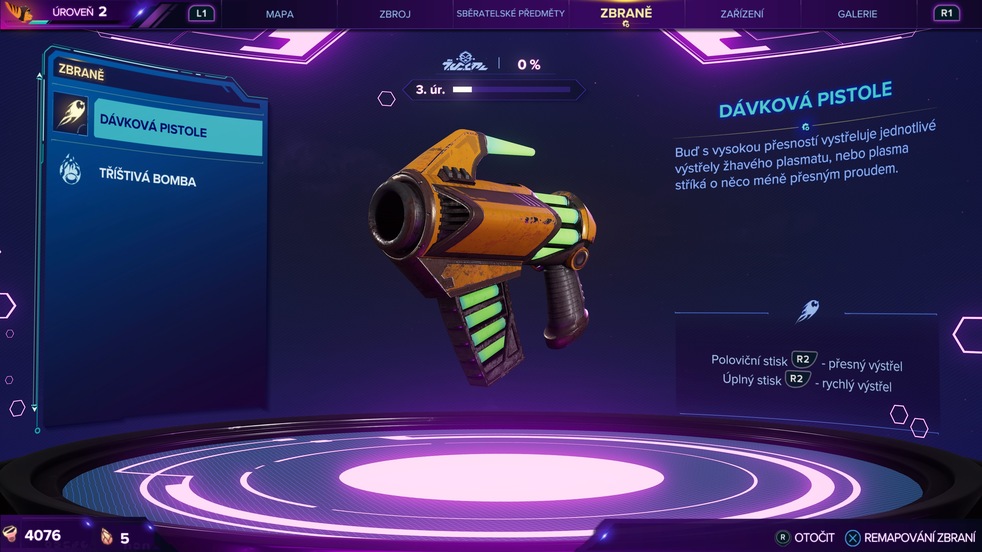Switch to the Mapa tab
This screenshot has height=552, width=982.
[x=280, y=14]
